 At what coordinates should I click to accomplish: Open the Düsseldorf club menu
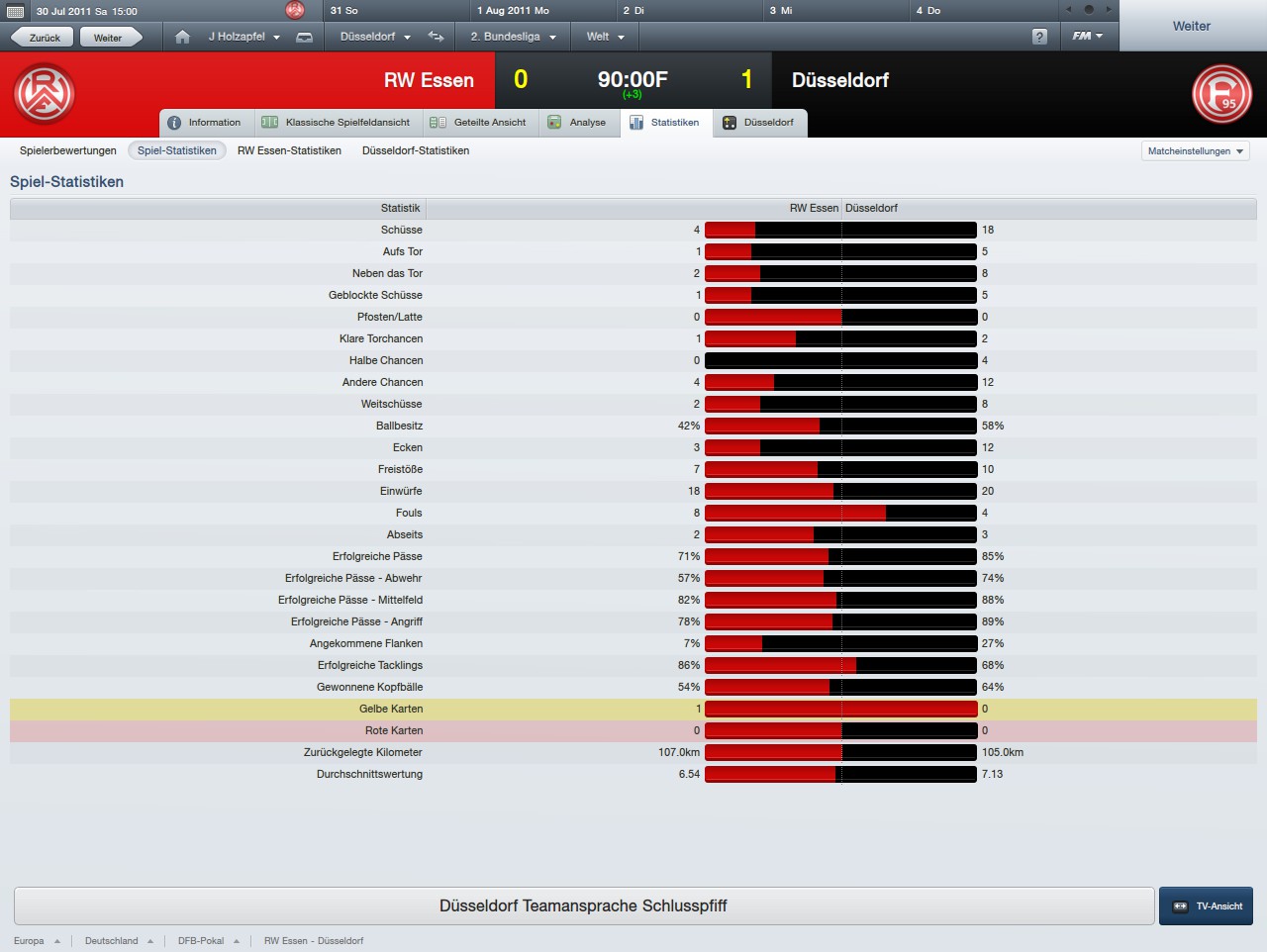(x=374, y=37)
